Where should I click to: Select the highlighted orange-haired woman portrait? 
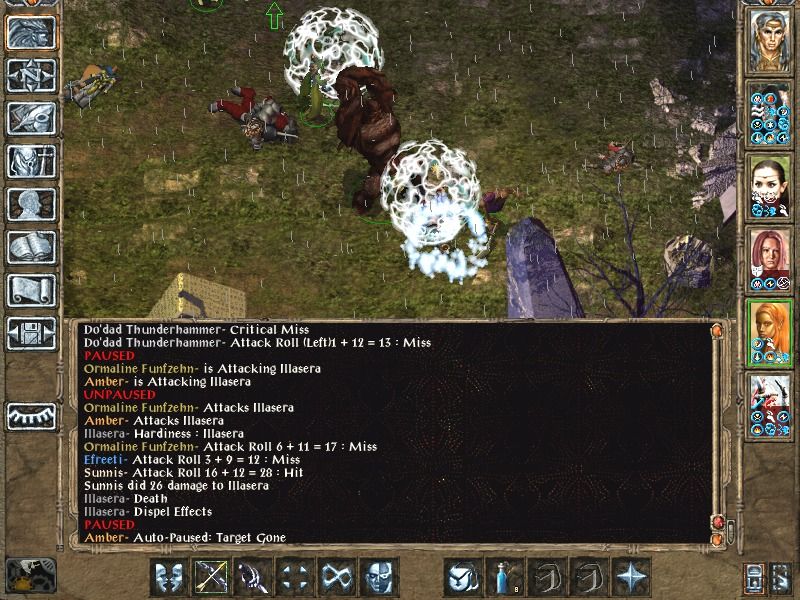770,333
